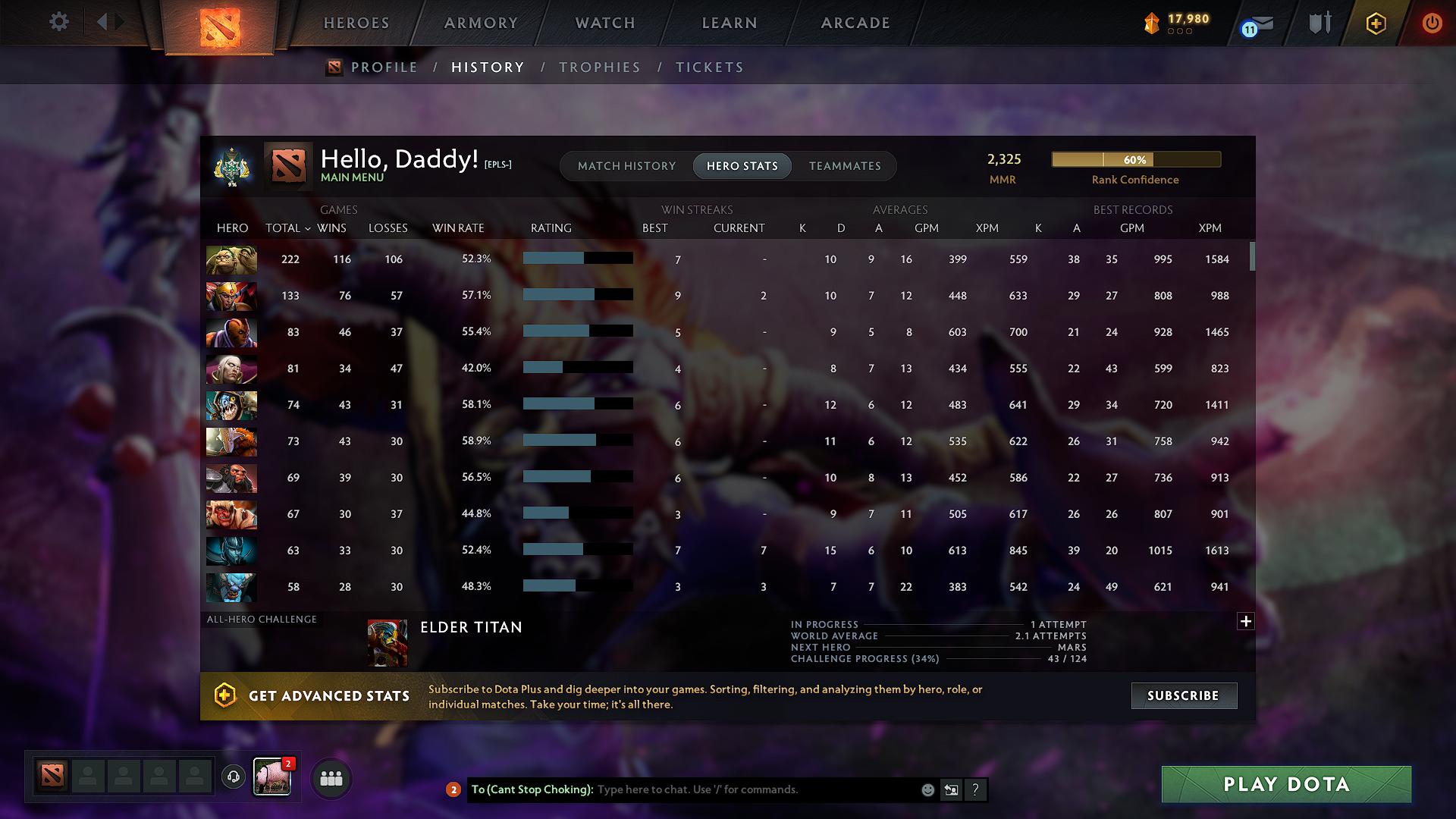This screenshot has width=1456, height=819.
Task: Click the chat input field for Cant Stop Choking
Action: [720, 789]
